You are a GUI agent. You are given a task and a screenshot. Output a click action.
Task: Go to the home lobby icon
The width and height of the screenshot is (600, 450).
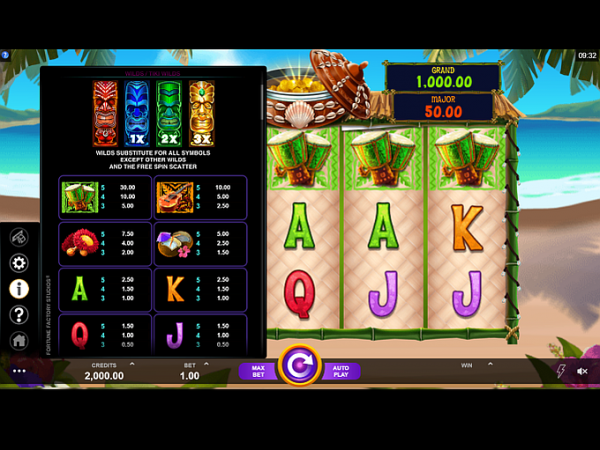[x=19, y=341]
